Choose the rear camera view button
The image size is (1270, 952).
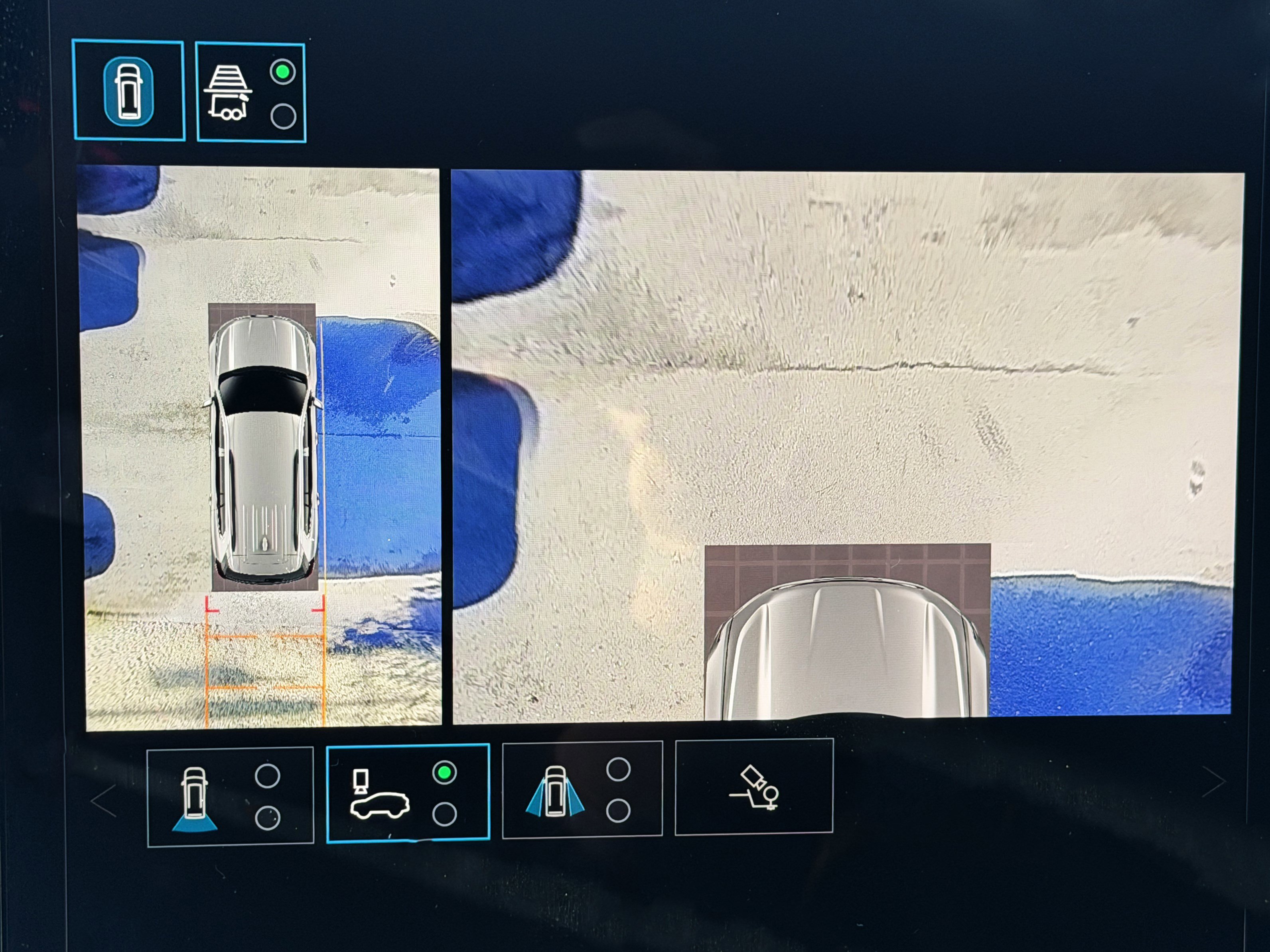[230, 796]
